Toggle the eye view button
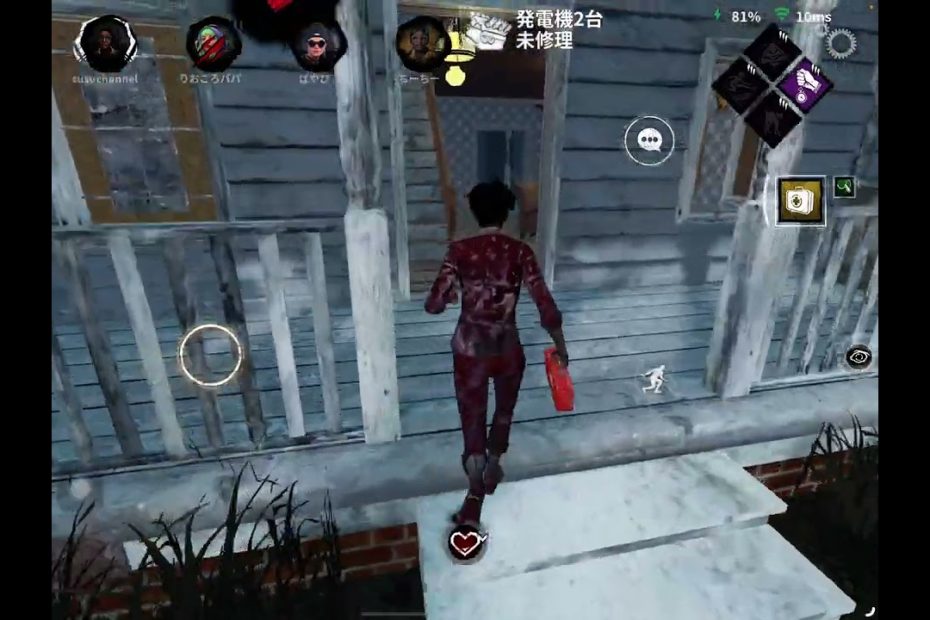 tap(857, 357)
